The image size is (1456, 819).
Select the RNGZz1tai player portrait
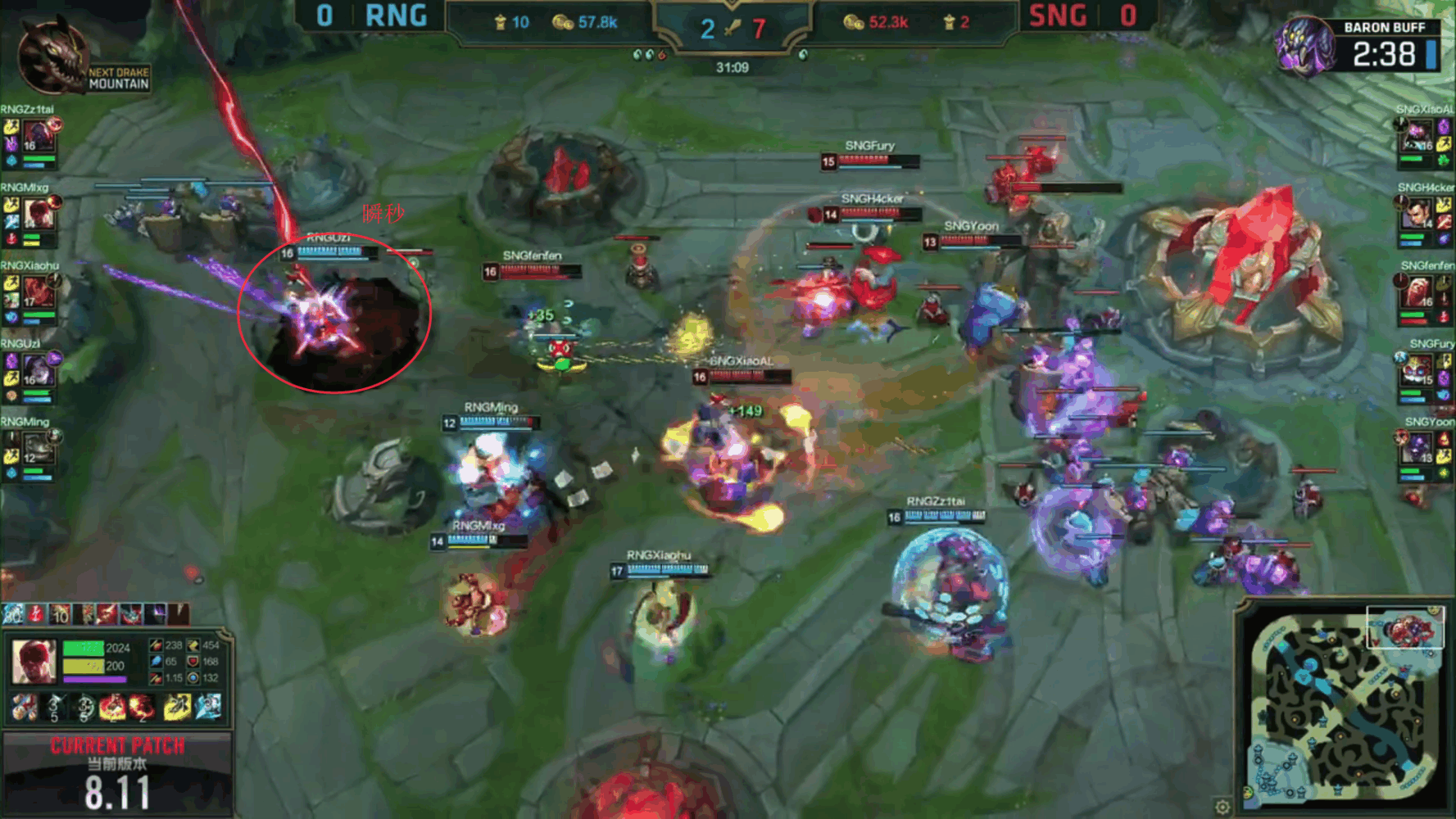pos(37,136)
